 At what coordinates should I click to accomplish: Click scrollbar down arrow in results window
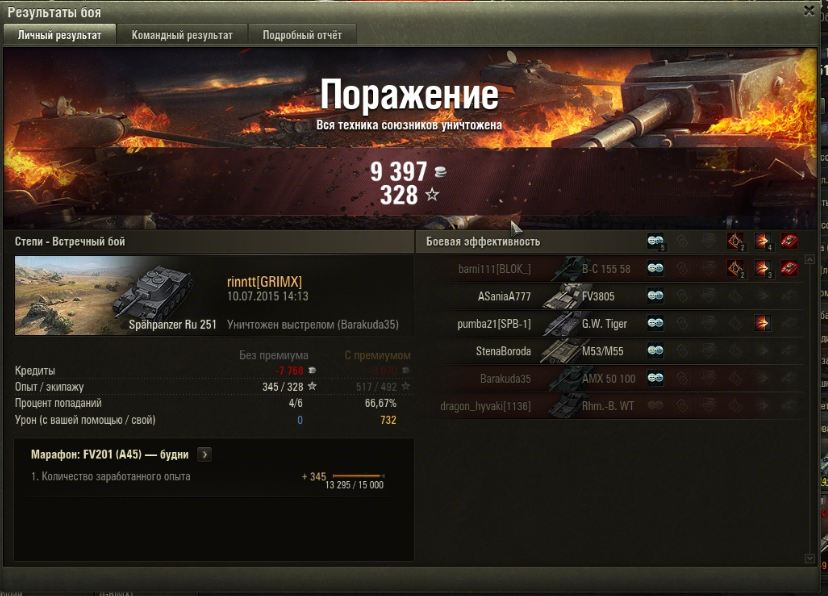[810, 559]
